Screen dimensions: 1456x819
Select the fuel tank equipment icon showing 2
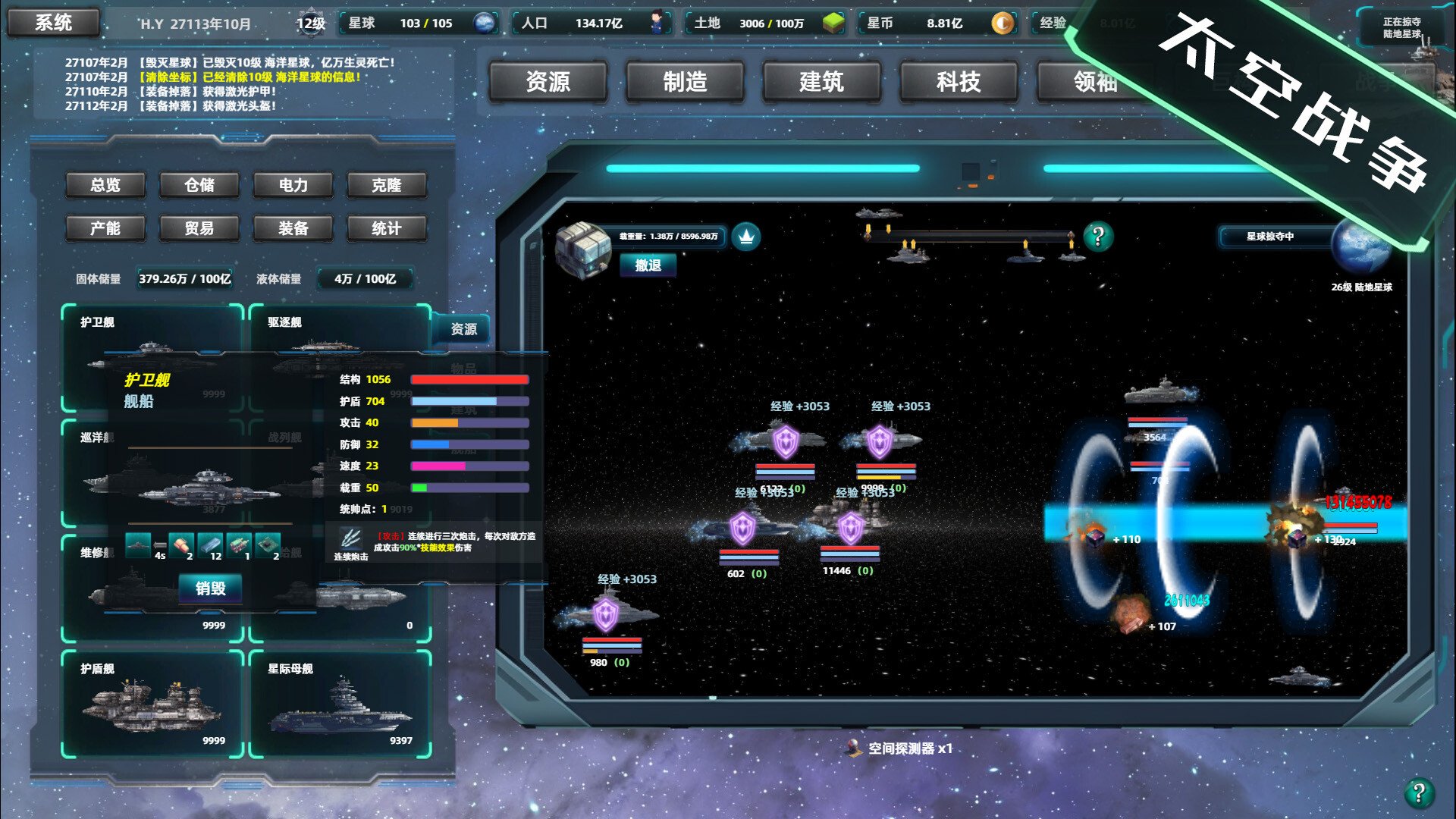point(180,544)
